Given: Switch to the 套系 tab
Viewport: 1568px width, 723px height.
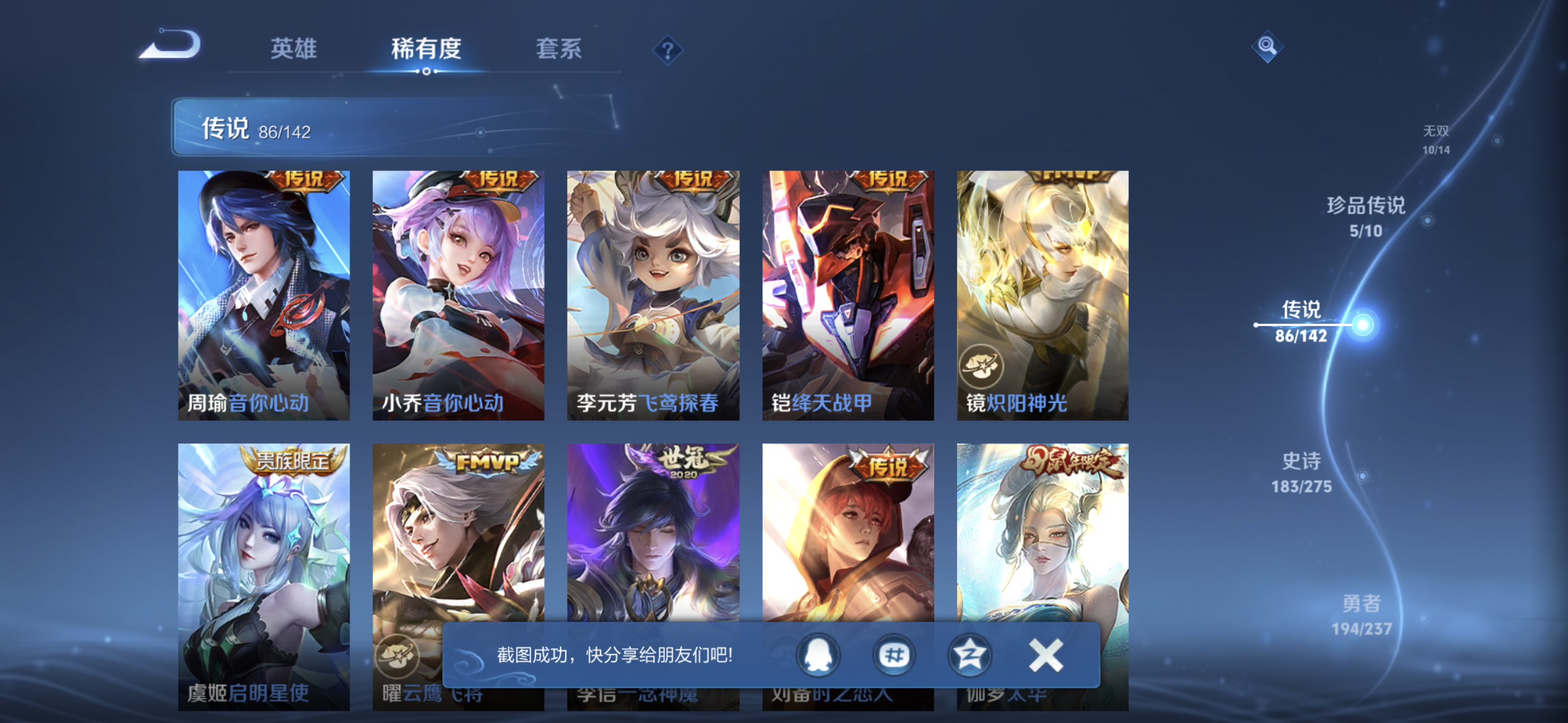Looking at the screenshot, I should pyautogui.click(x=559, y=49).
